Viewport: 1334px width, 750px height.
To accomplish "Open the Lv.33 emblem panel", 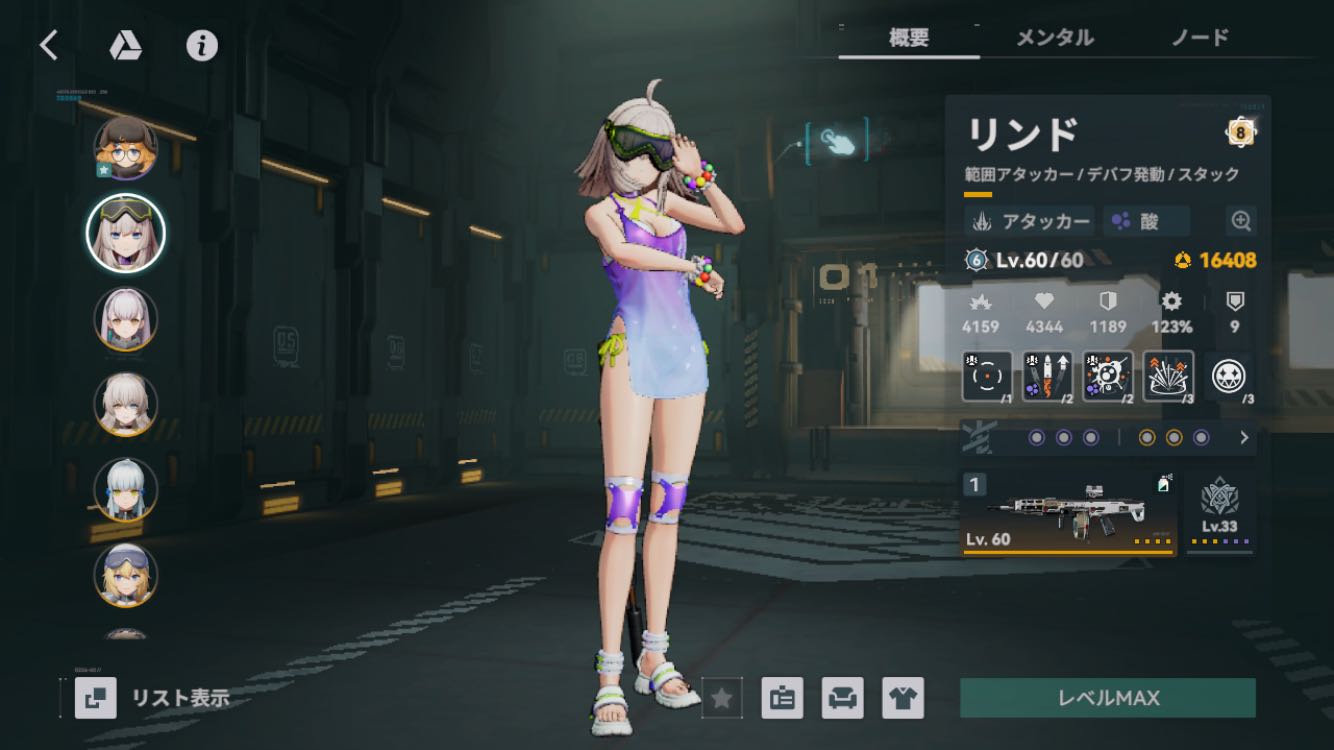I will (1219, 513).
